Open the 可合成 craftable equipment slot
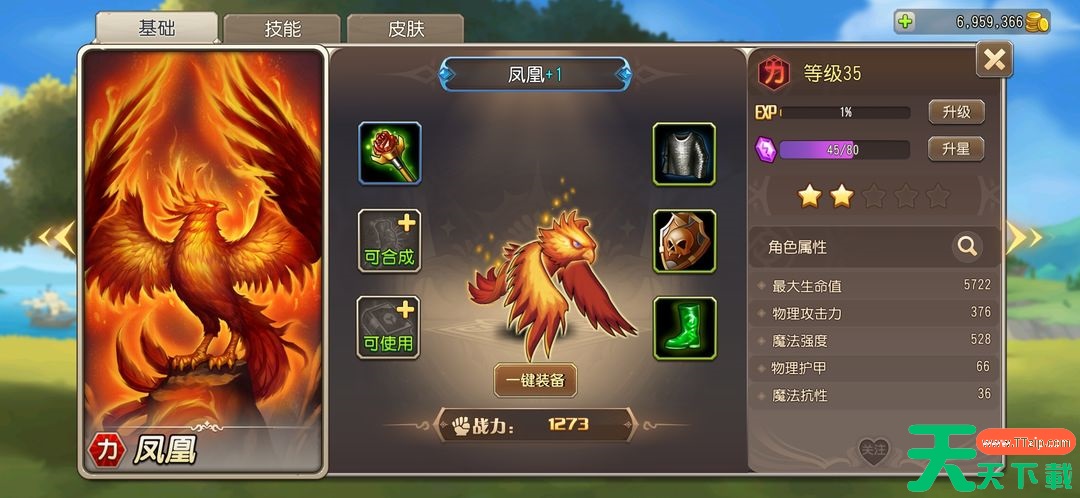 (390, 241)
